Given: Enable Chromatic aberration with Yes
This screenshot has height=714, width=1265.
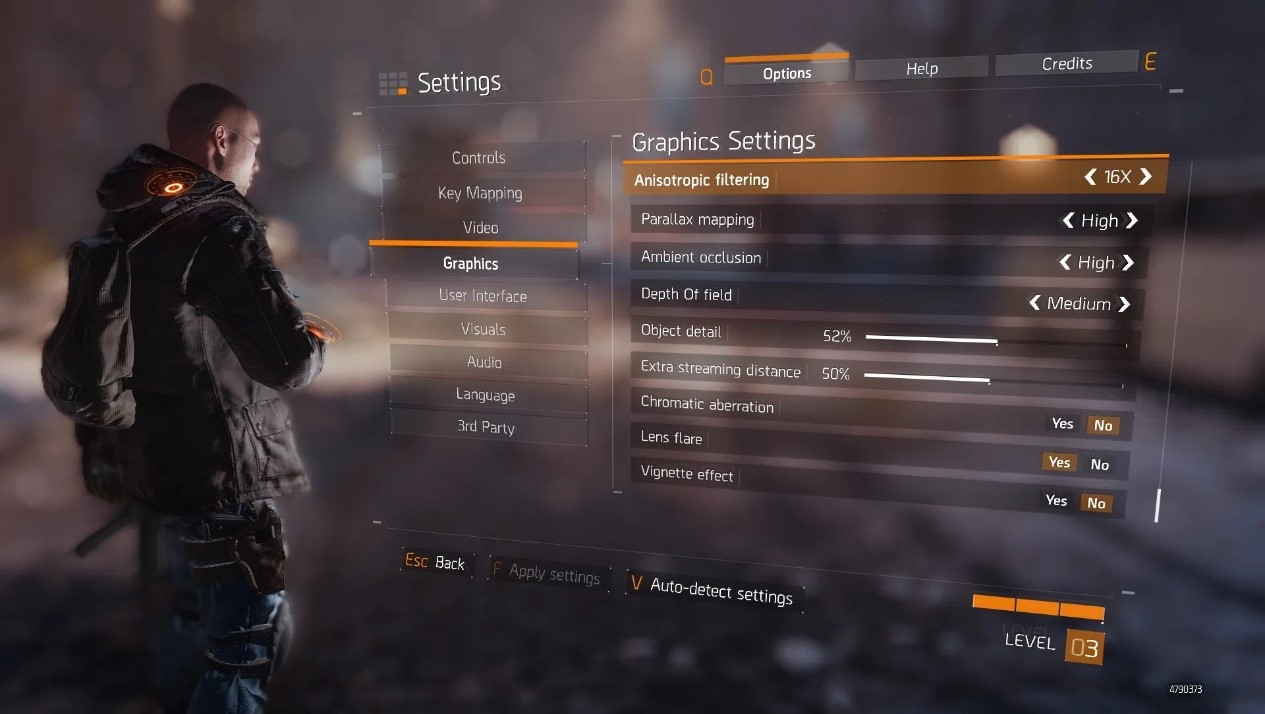Looking at the screenshot, I should click(x=1062, y=424).
